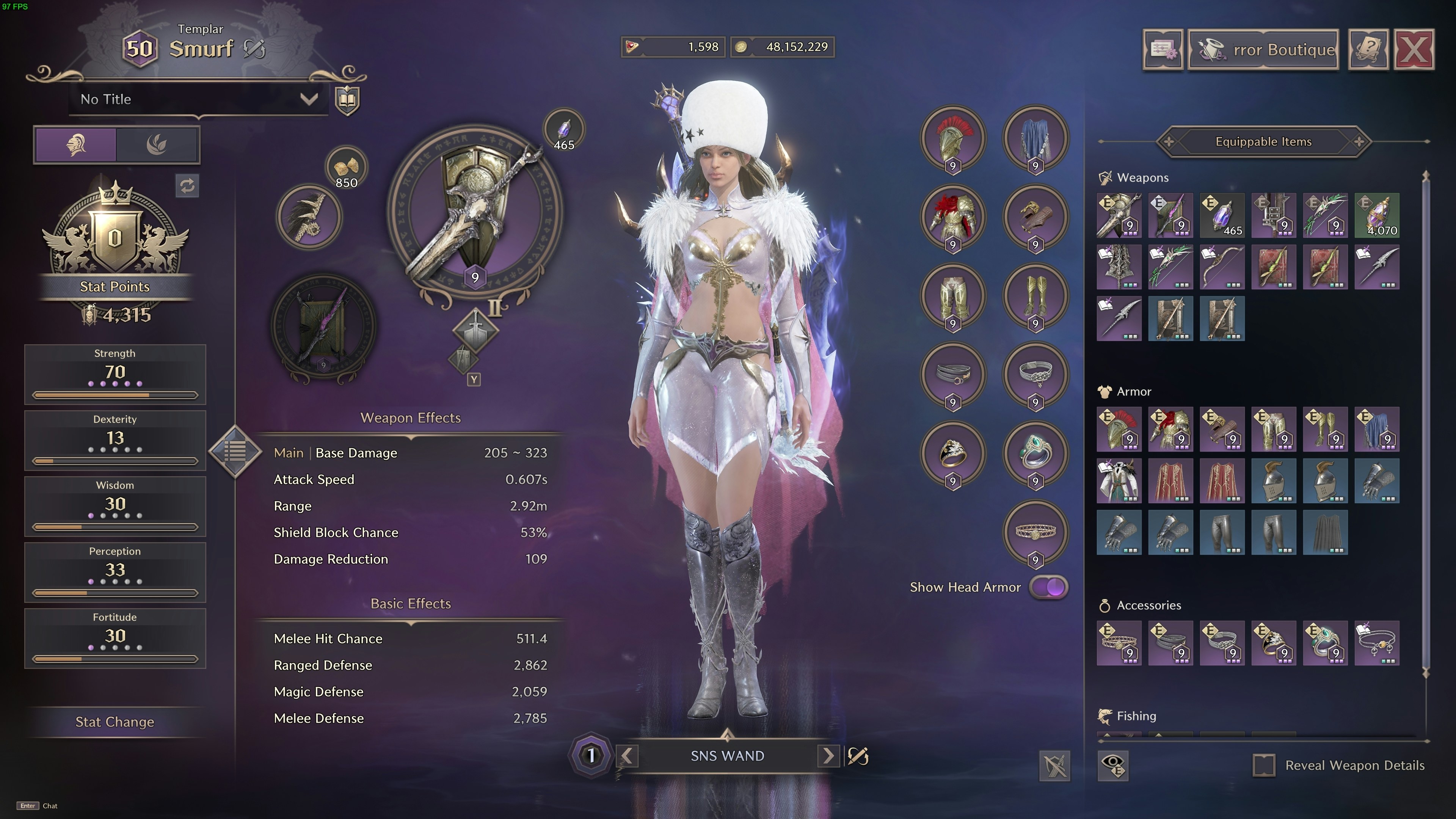Go to the previous weapon preset arrow
The width and height of the screenshot is (1456, 819).
(627, 756)
